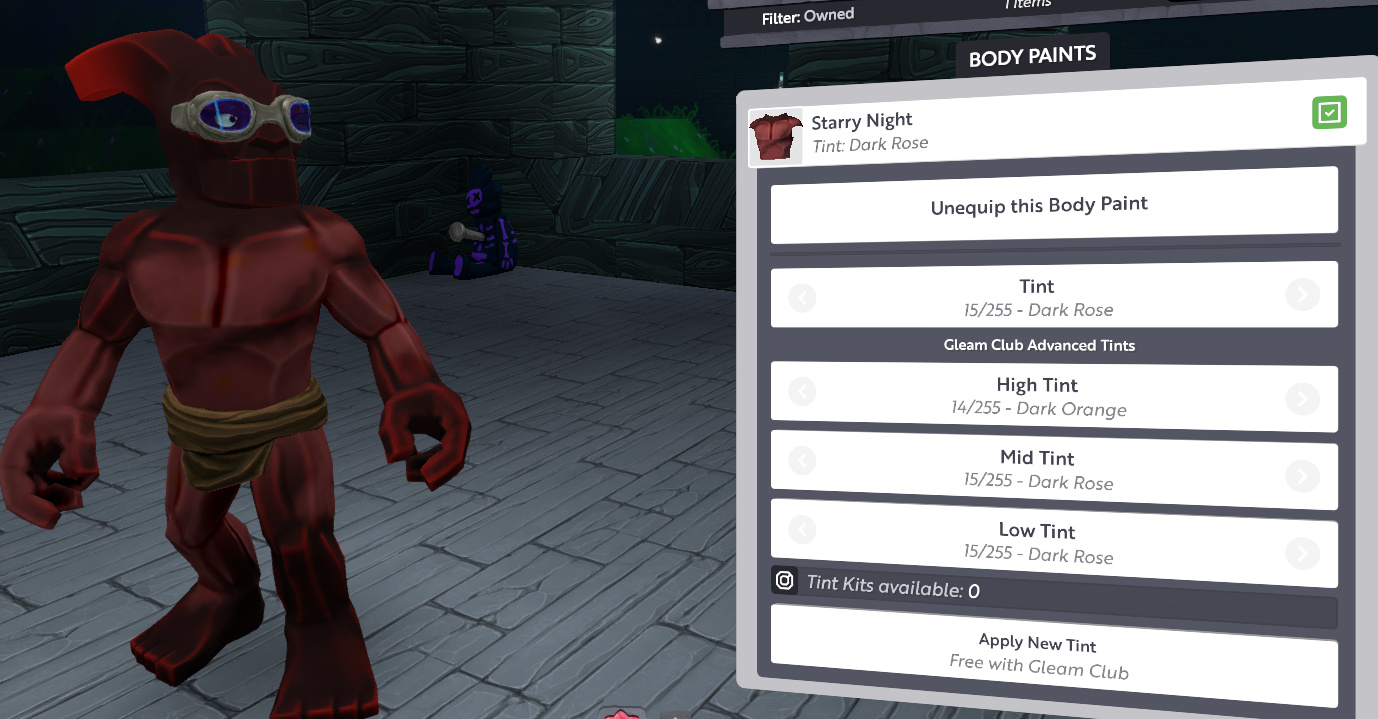Step Low Tint back one color
The width and height of the screenshot is (1378, 719).
tap(802, 529)
